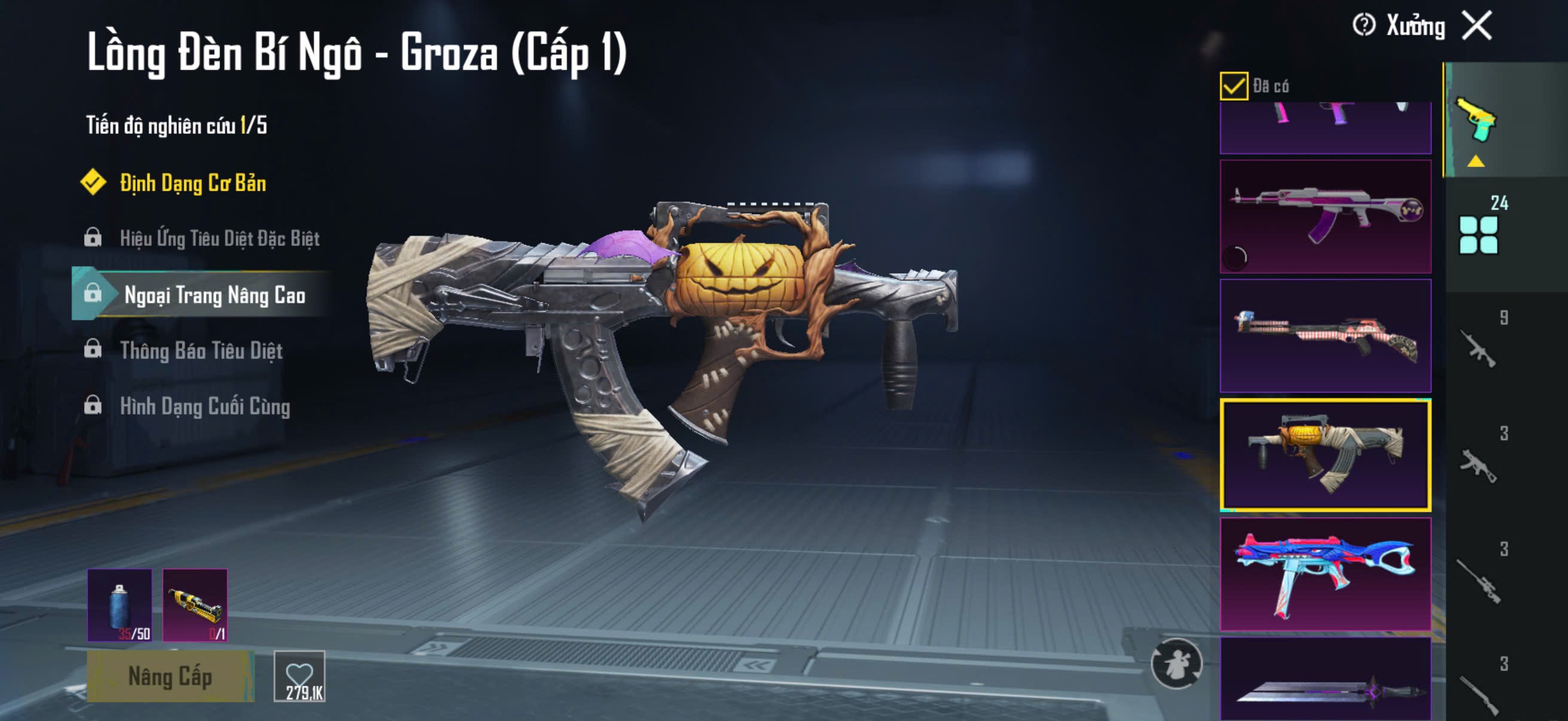Choose the blue and red UMP skin

(x=1325, y=574)
